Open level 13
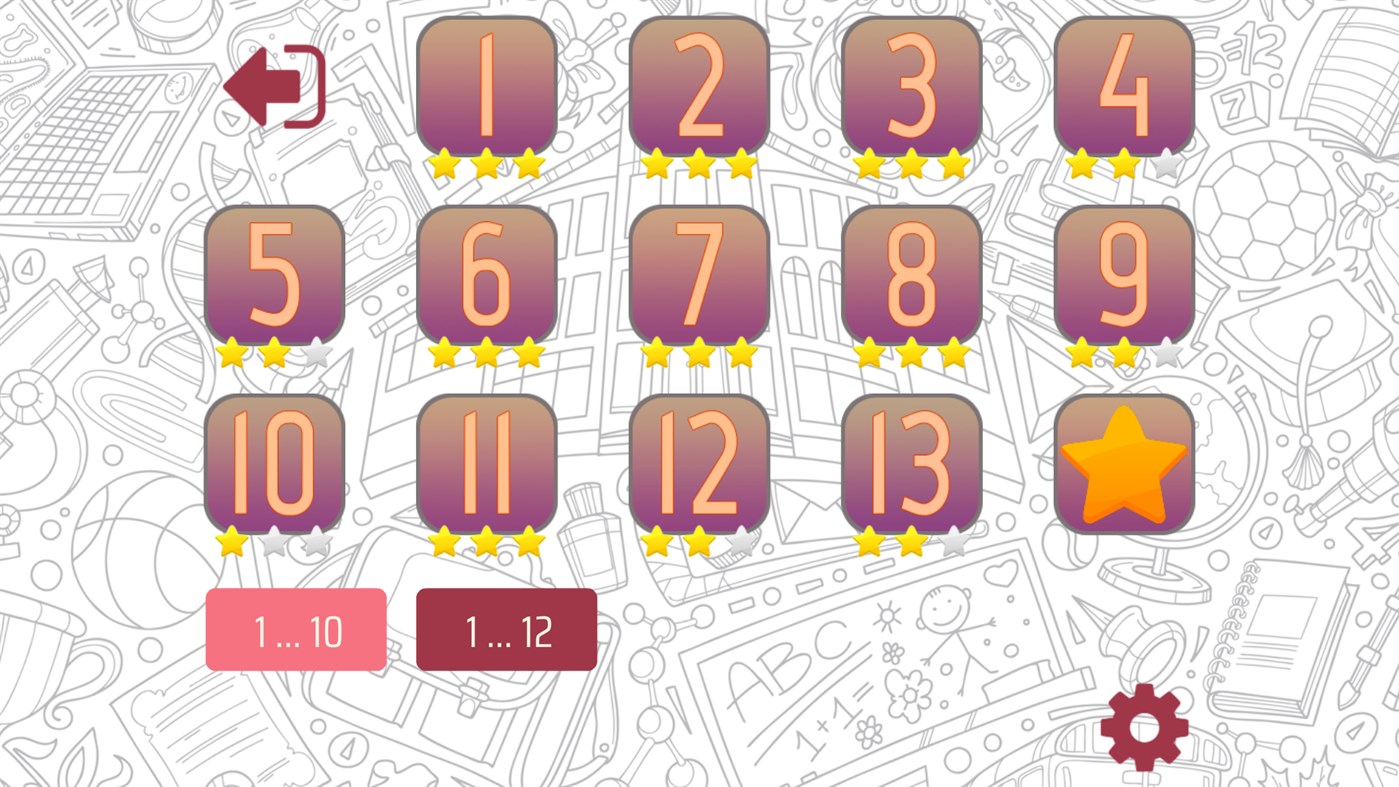 click(912, 462)
